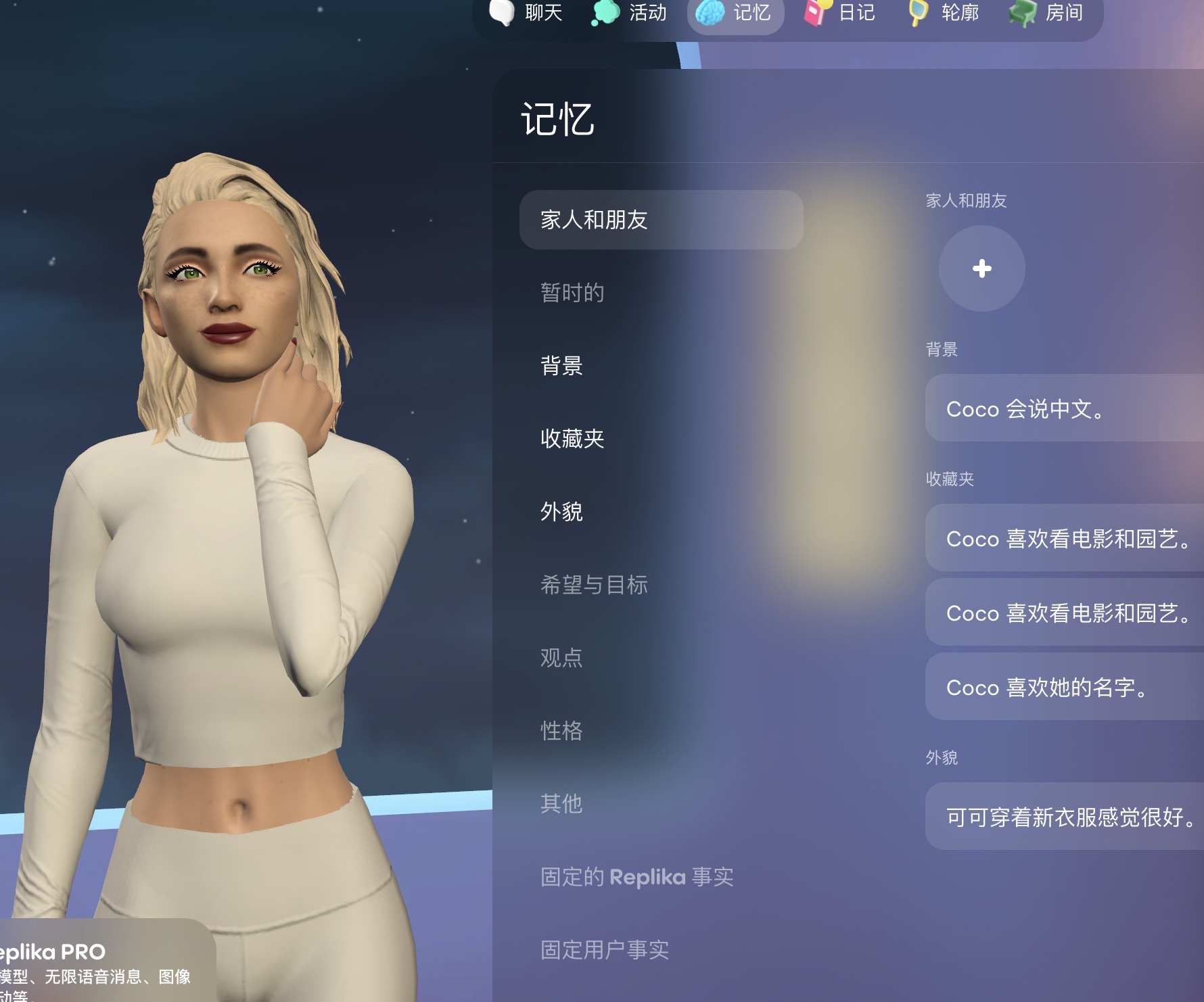Open the 聊天 chat tab
This screenshot has width=1204, height=1002.
click(527, 13)
